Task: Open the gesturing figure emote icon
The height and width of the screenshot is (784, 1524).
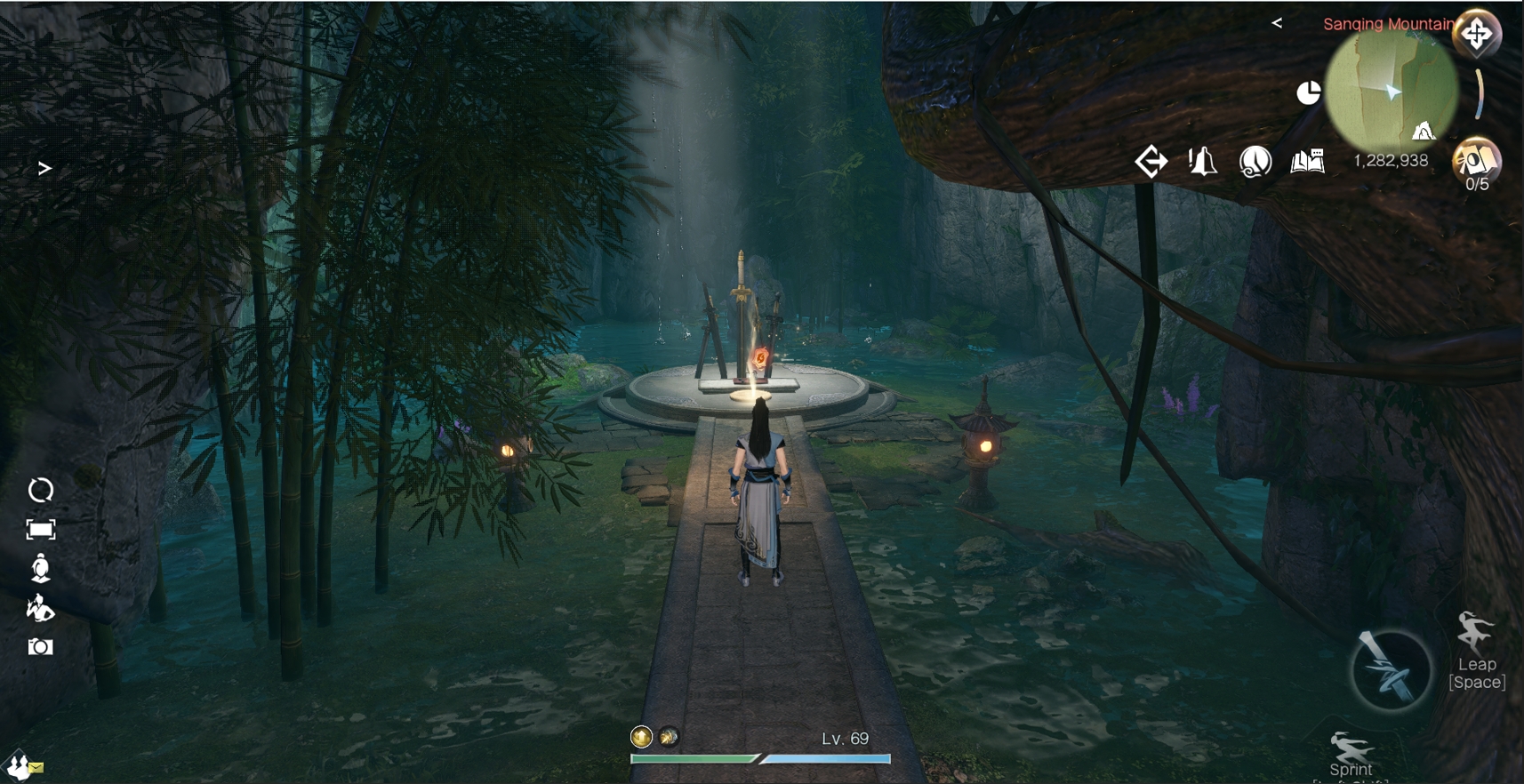Action: tap(41, 609)
